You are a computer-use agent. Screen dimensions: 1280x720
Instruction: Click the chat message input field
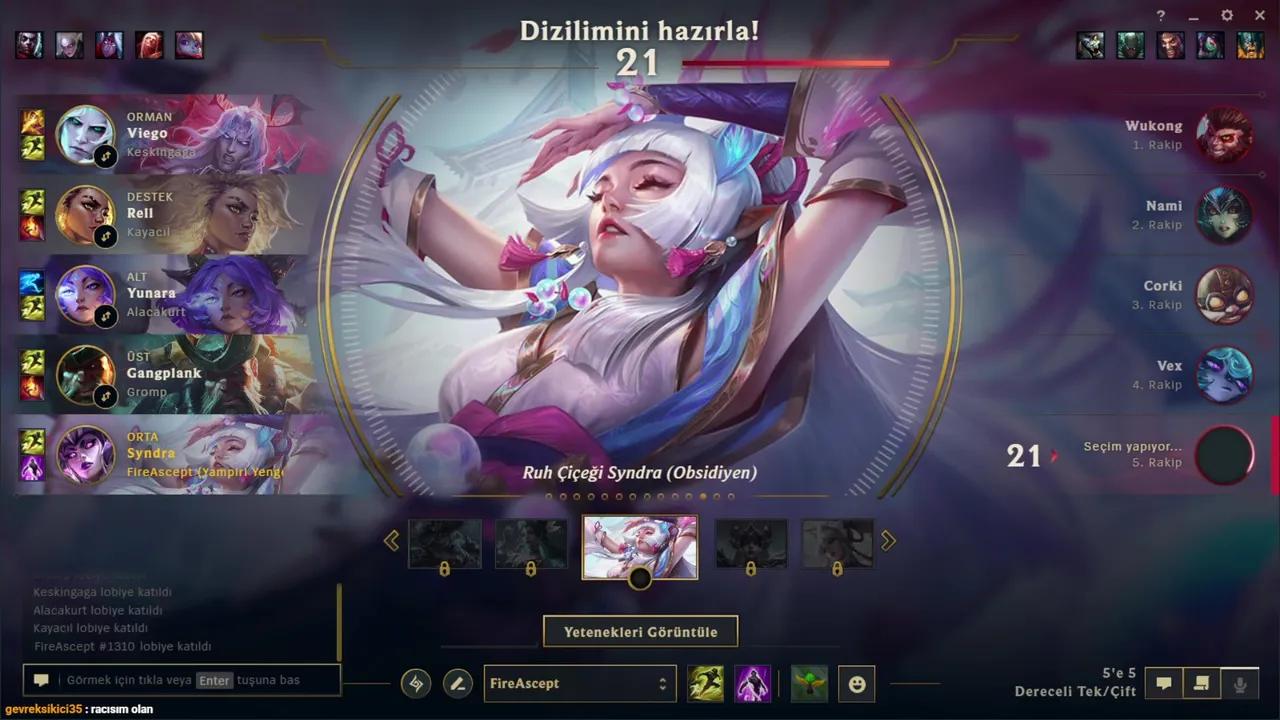(180, 680)
